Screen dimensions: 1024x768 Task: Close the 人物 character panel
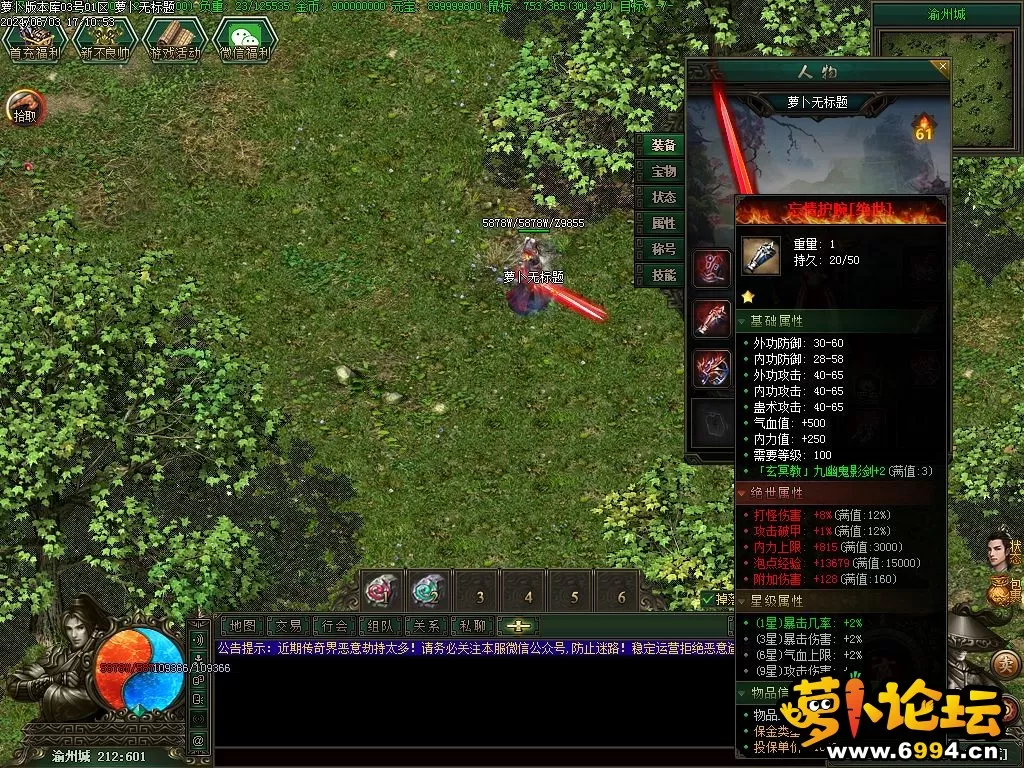[941, 67]
